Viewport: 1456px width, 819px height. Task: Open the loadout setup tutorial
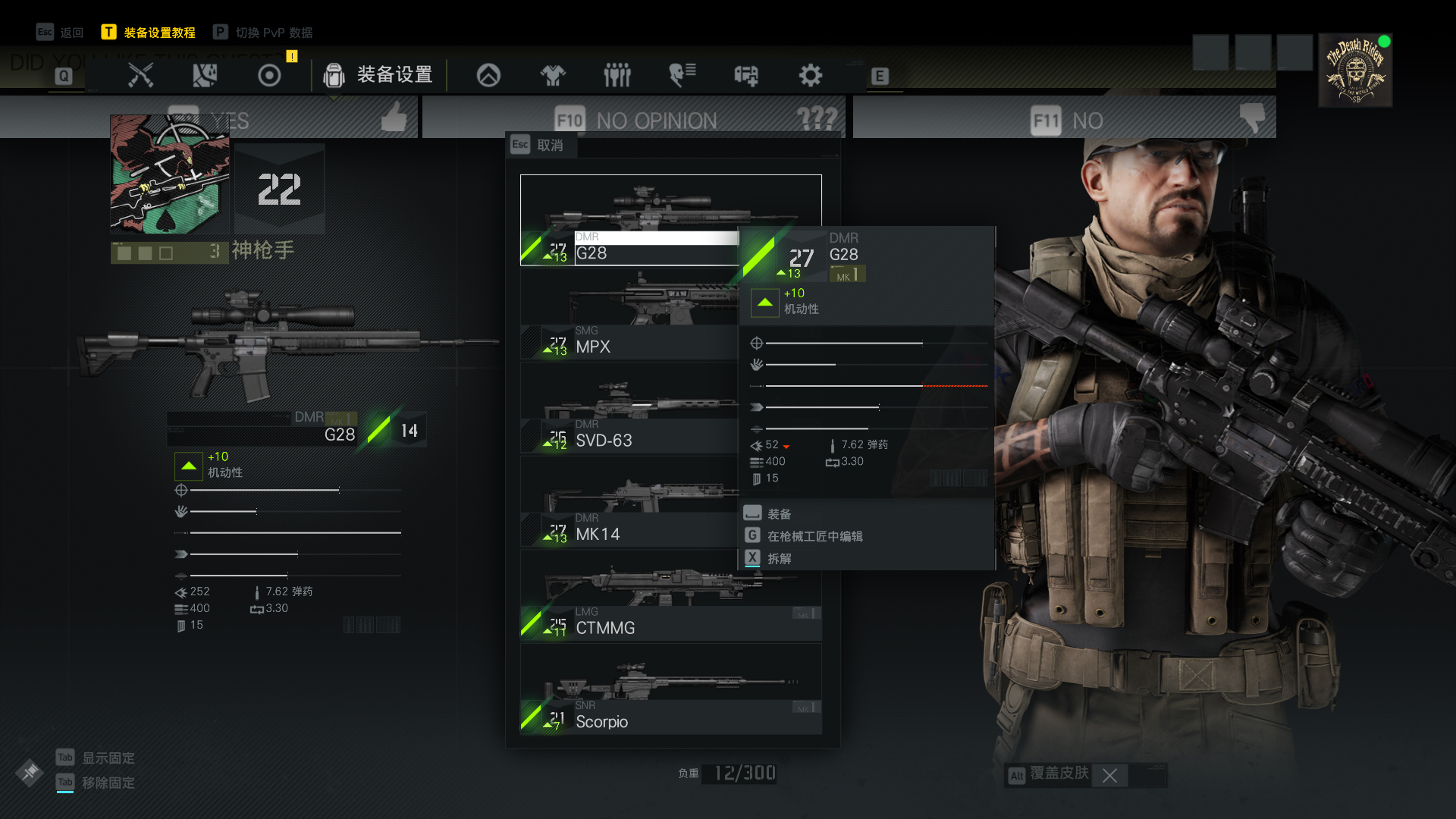(149, 33)
